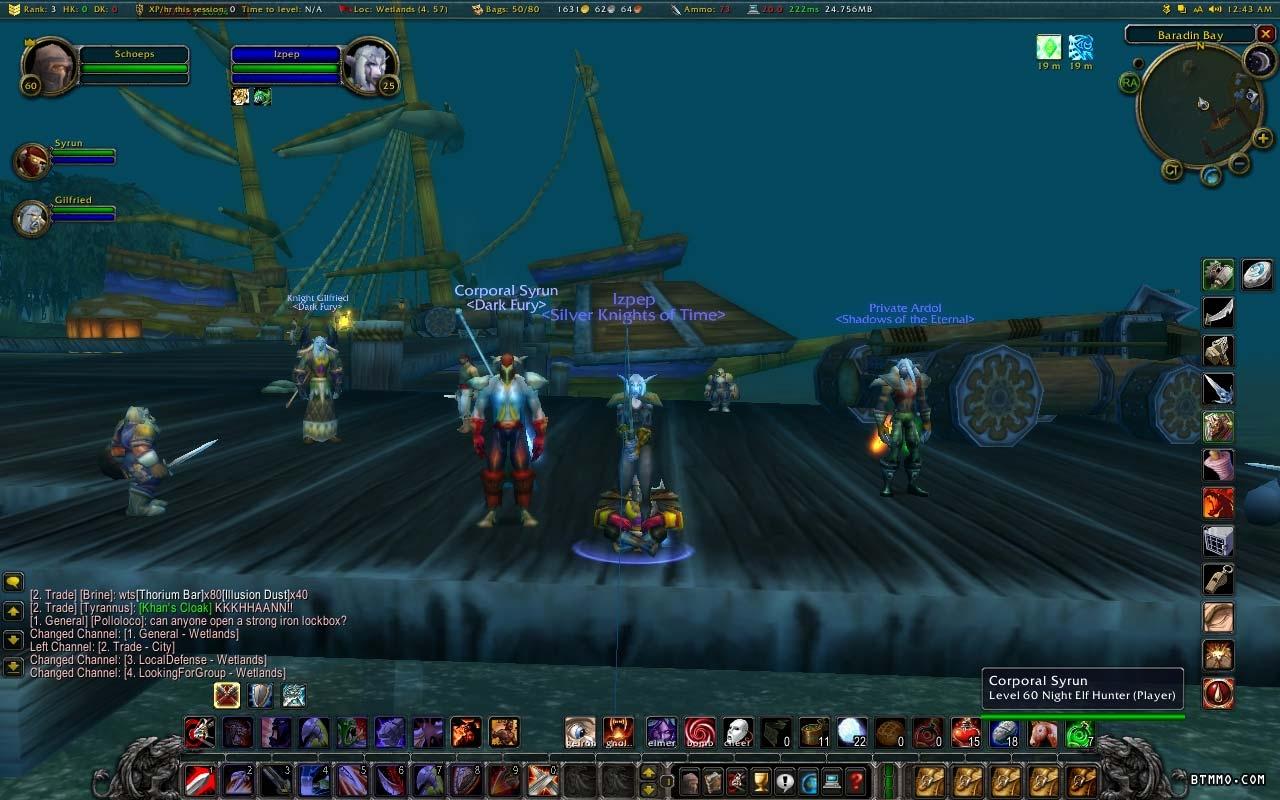
Task: Use the white mask 'cheer' macro icon
Action: tap(737, 732)
